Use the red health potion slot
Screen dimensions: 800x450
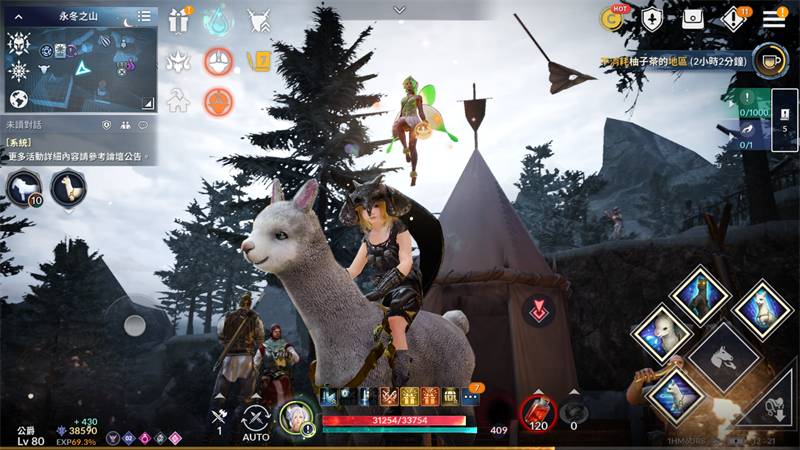(x=538, y=410)
